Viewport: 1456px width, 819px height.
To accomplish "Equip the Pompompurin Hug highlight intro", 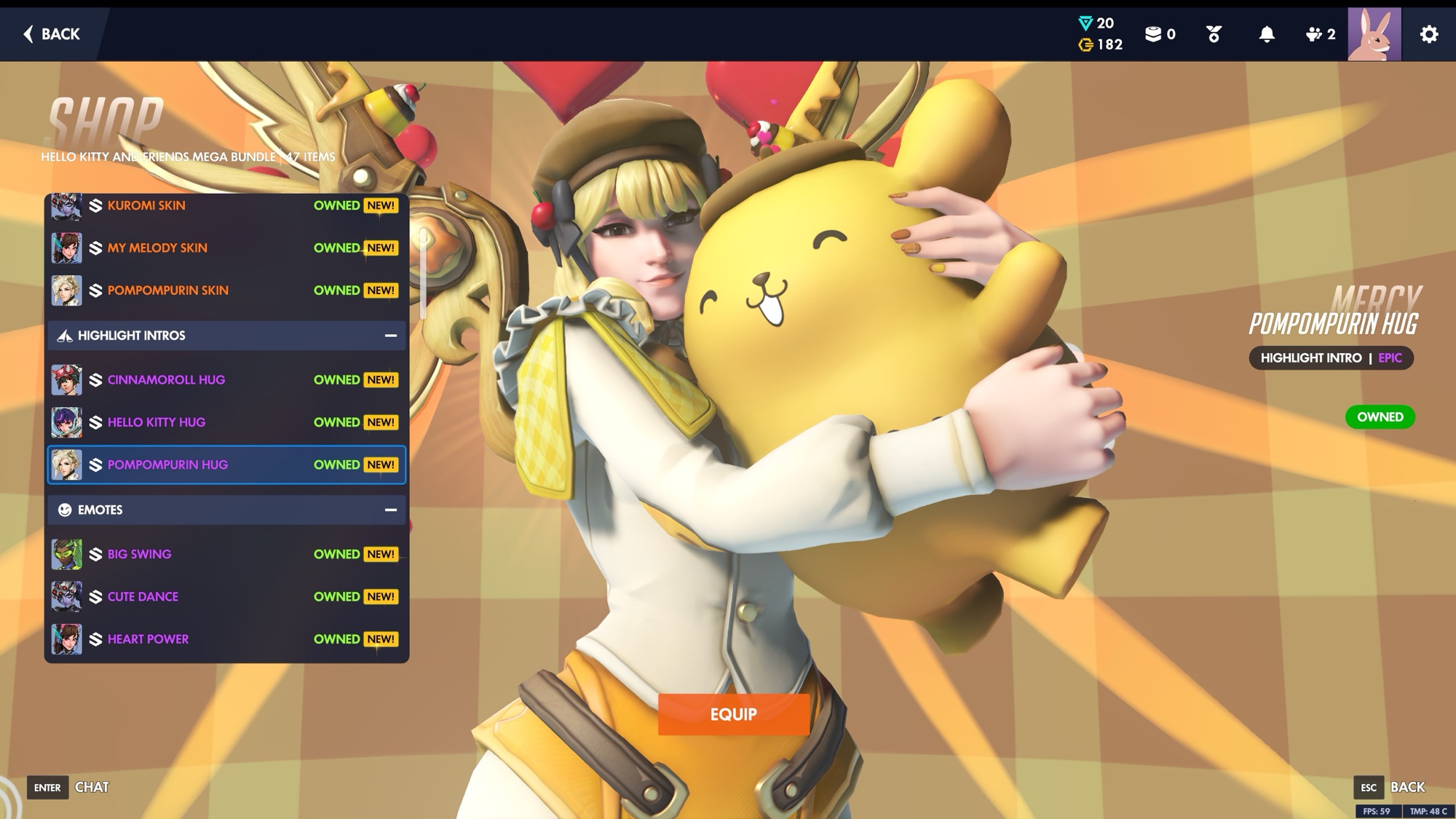I will point(733,714).
